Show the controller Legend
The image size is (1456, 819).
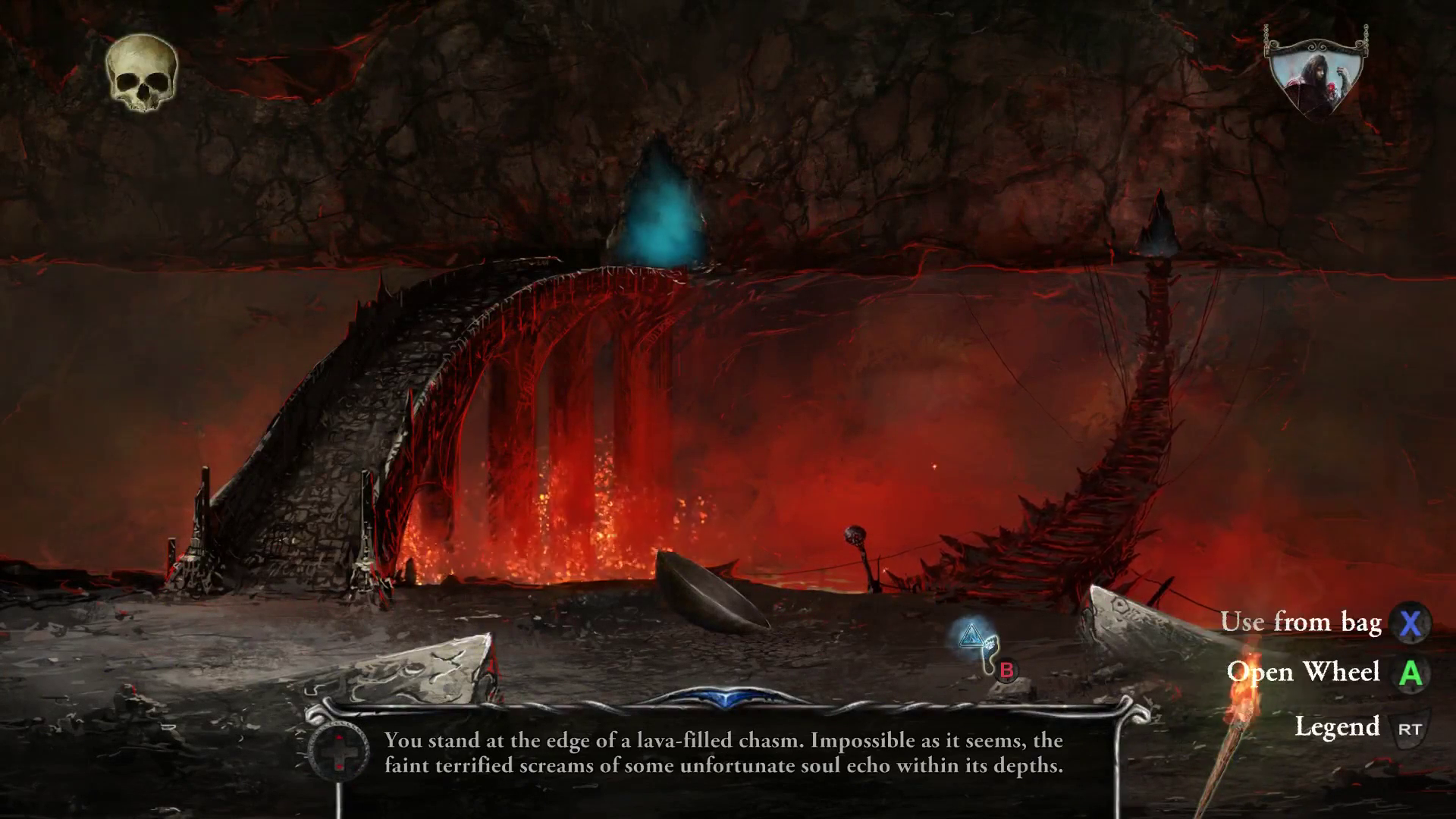[1339, 726]
